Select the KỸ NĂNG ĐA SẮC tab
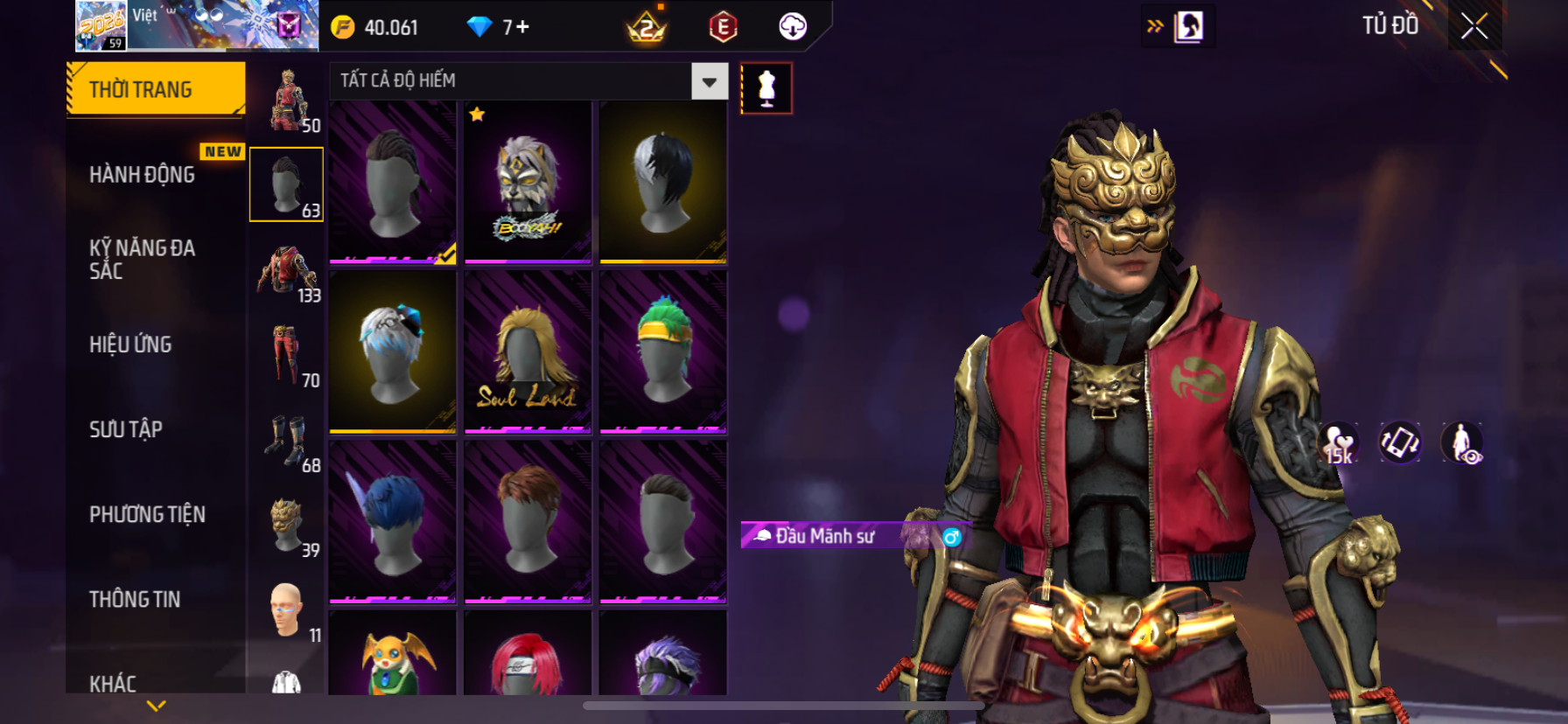Image resolution: width=1568 pixels, height=724 pixels. (143, 260)
